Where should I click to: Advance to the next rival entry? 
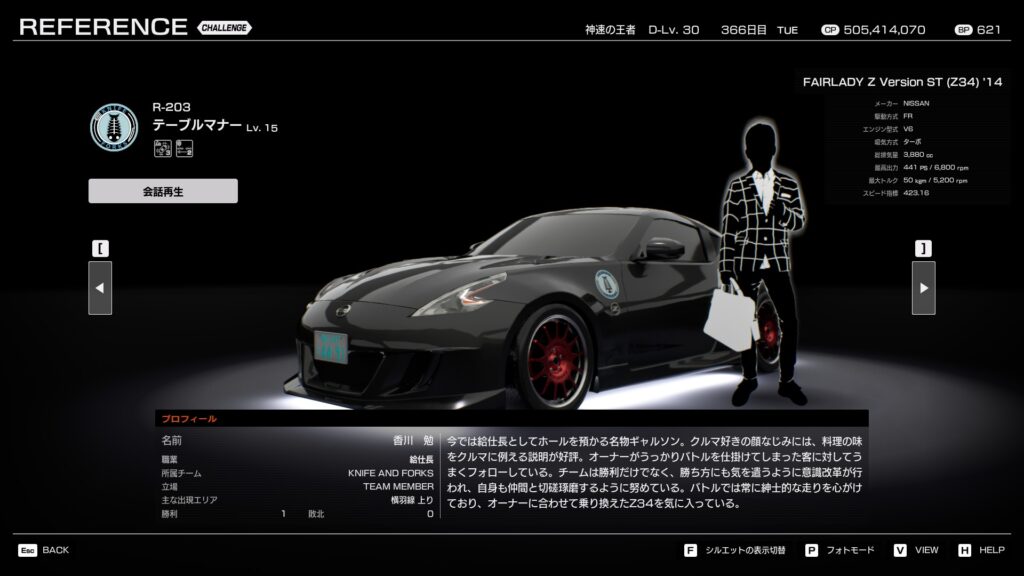(x=923, y=288)
